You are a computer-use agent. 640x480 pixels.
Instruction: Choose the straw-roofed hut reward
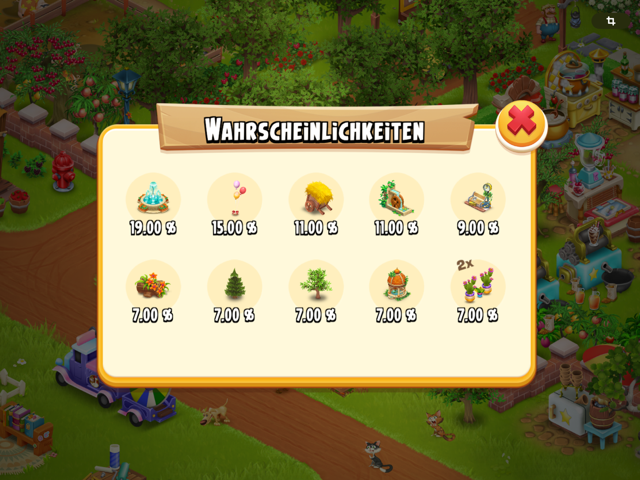point(316,198)
